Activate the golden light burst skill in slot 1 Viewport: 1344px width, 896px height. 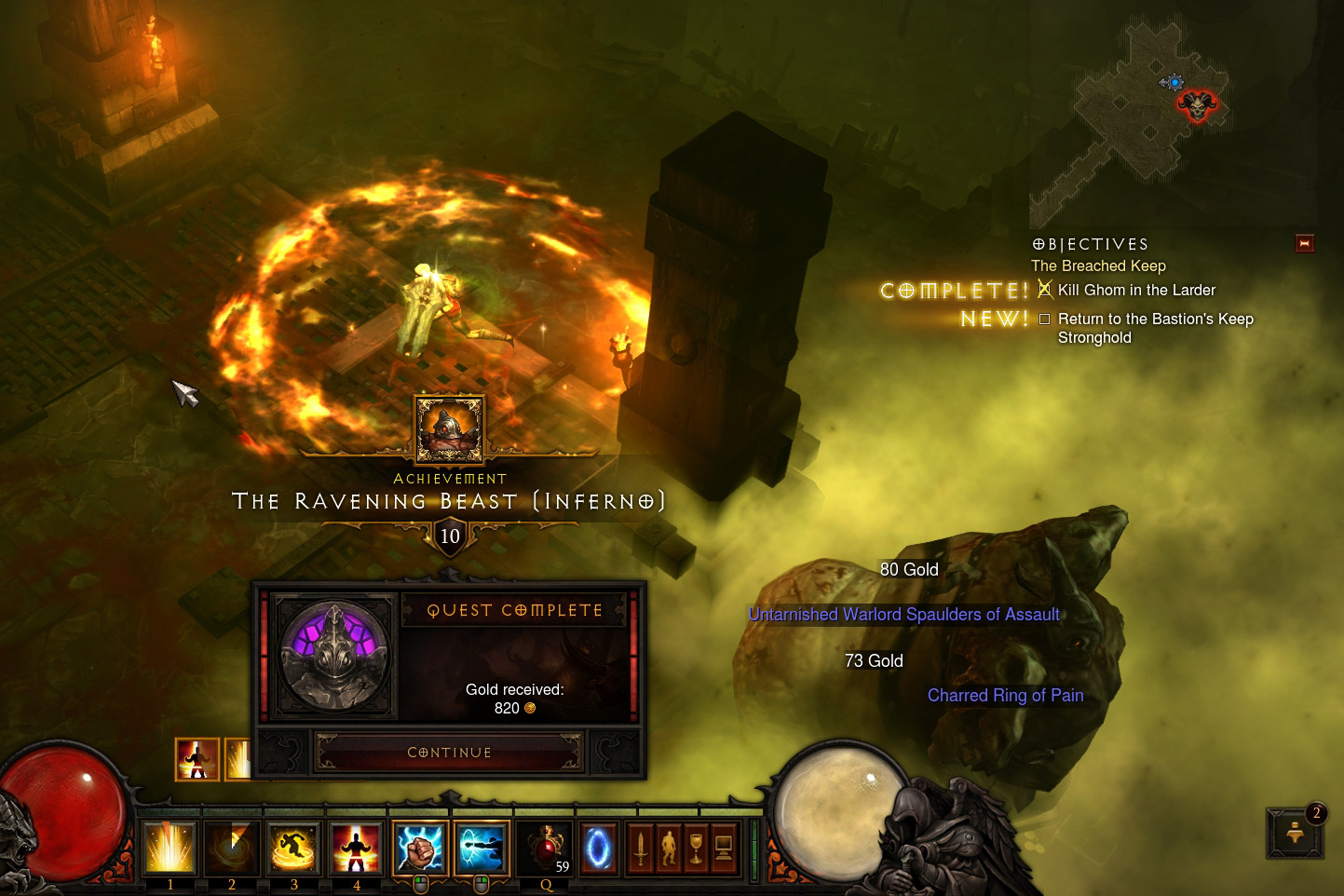(x=170, y=848)
